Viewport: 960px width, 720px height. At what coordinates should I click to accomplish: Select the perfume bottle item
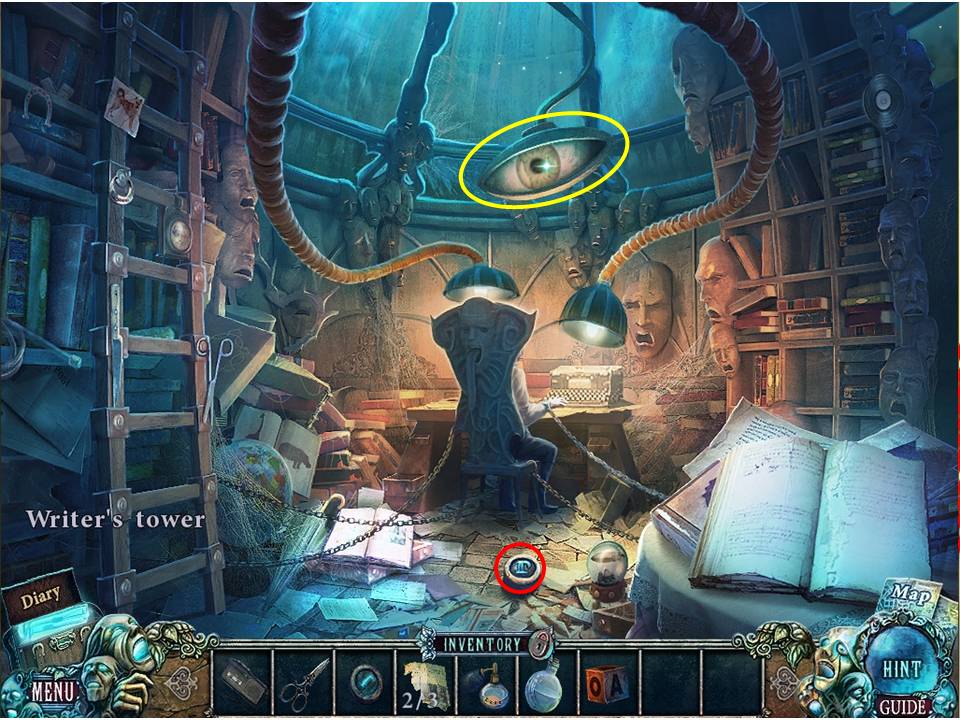click(487, 684)
